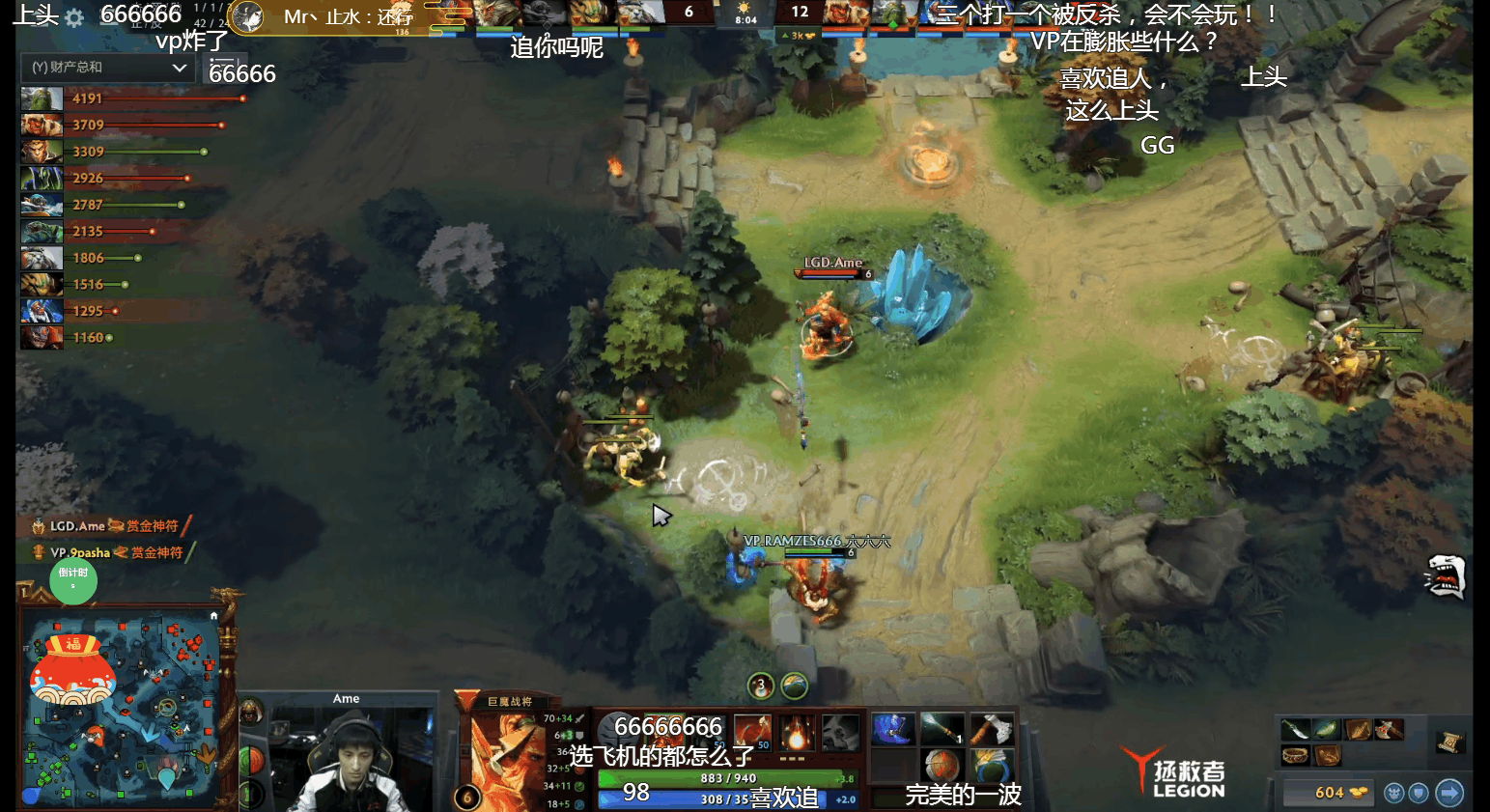This screenshot has width=1490, height=812.
Task: Click the minimap
Action: point(122,711)
